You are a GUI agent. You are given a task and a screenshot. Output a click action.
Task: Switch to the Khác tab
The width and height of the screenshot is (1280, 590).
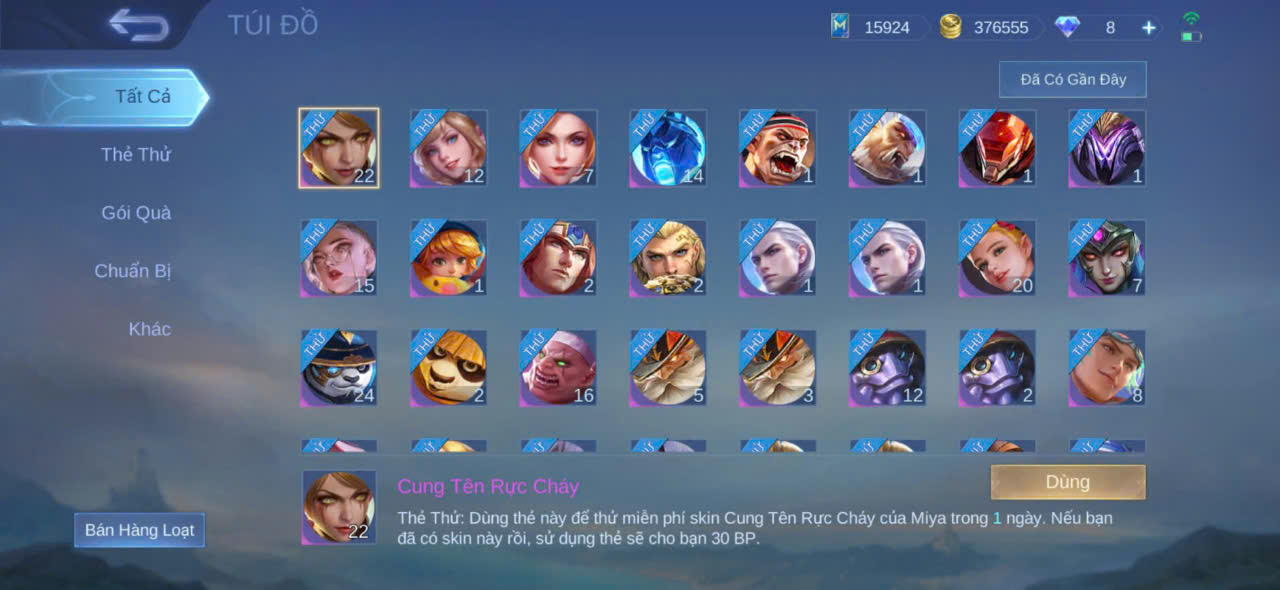149,329
